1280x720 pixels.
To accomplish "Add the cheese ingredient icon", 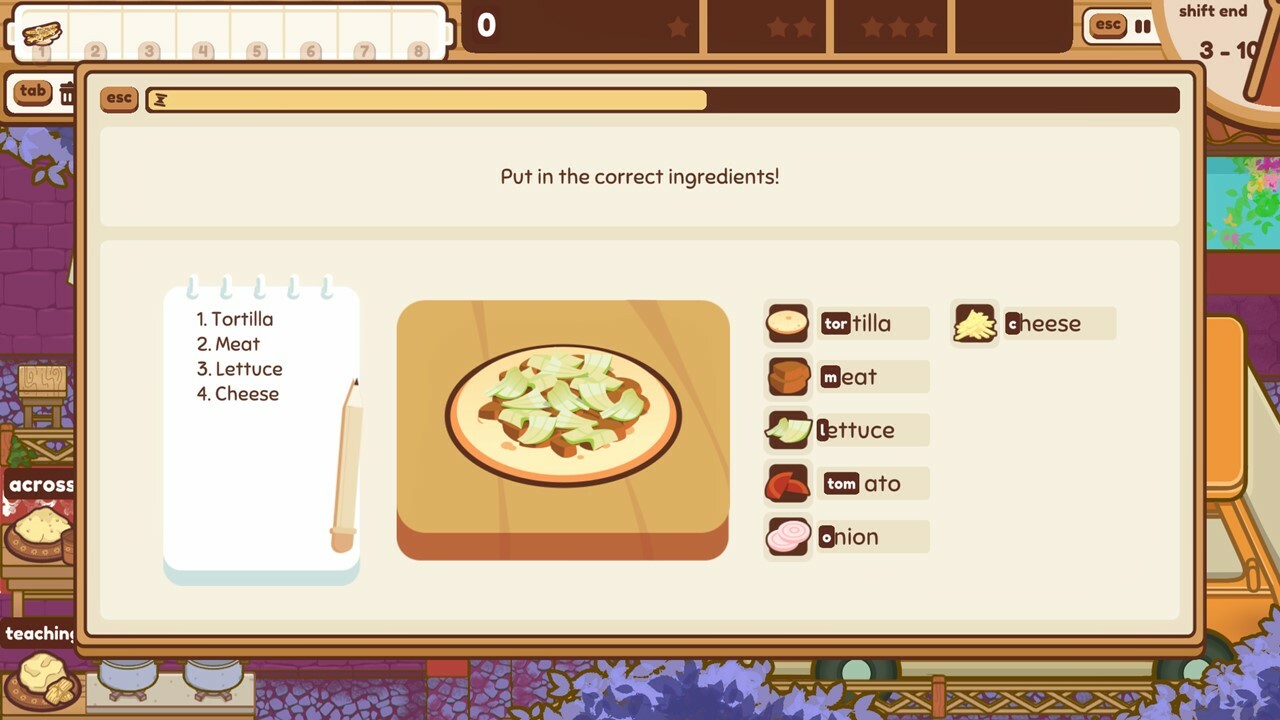I will pyautogui.click(x=974, y=323).
